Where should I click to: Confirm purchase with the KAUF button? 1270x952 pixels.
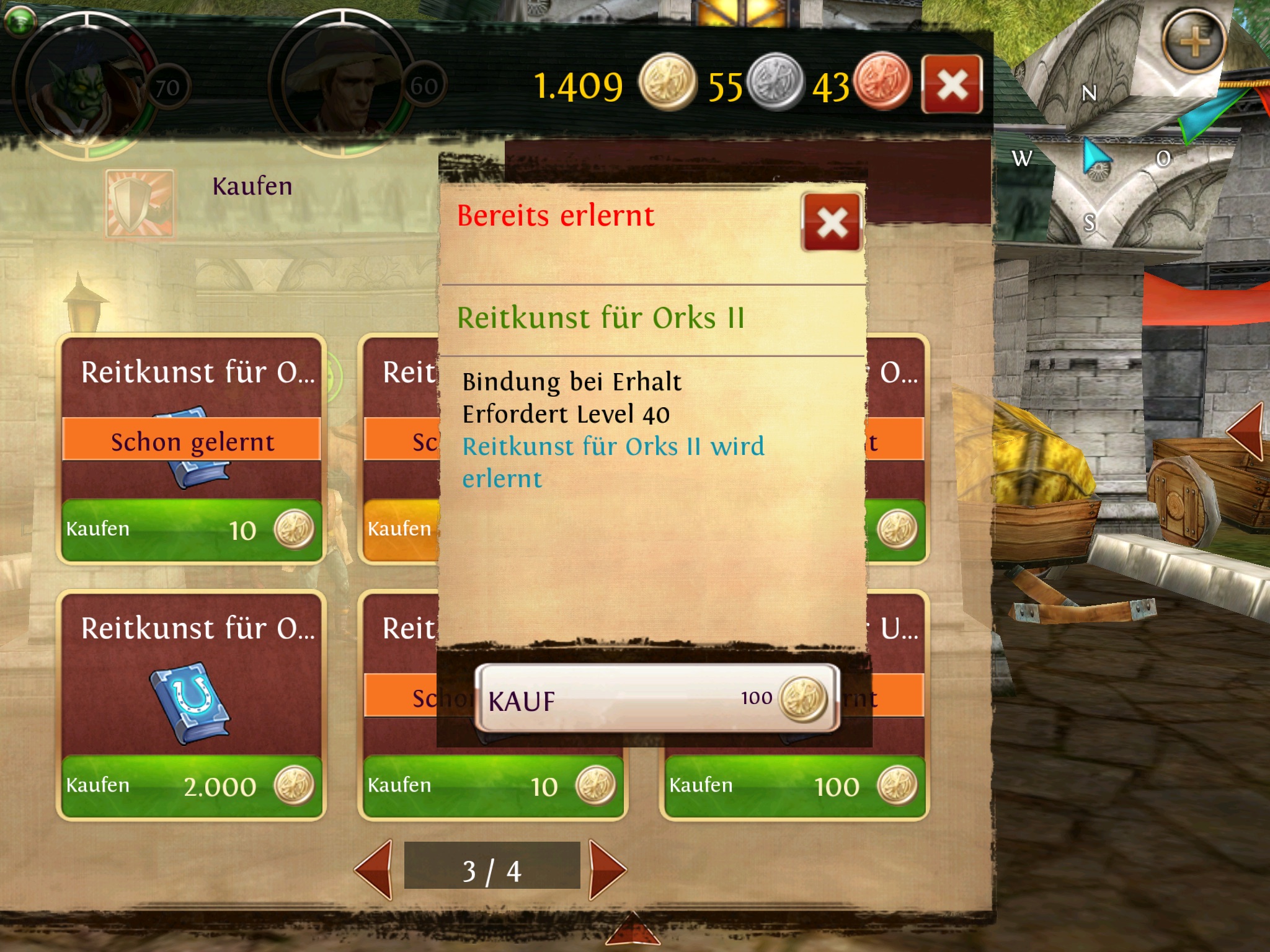[657, 699]
